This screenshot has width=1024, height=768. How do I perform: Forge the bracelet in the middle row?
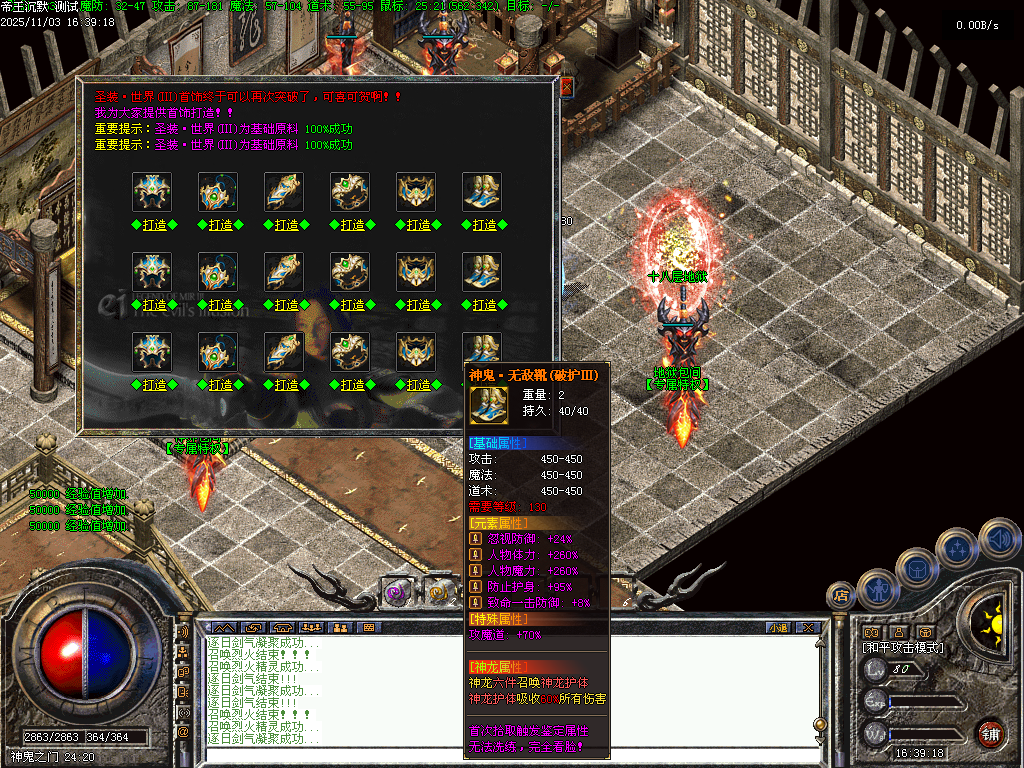point(286,305)
